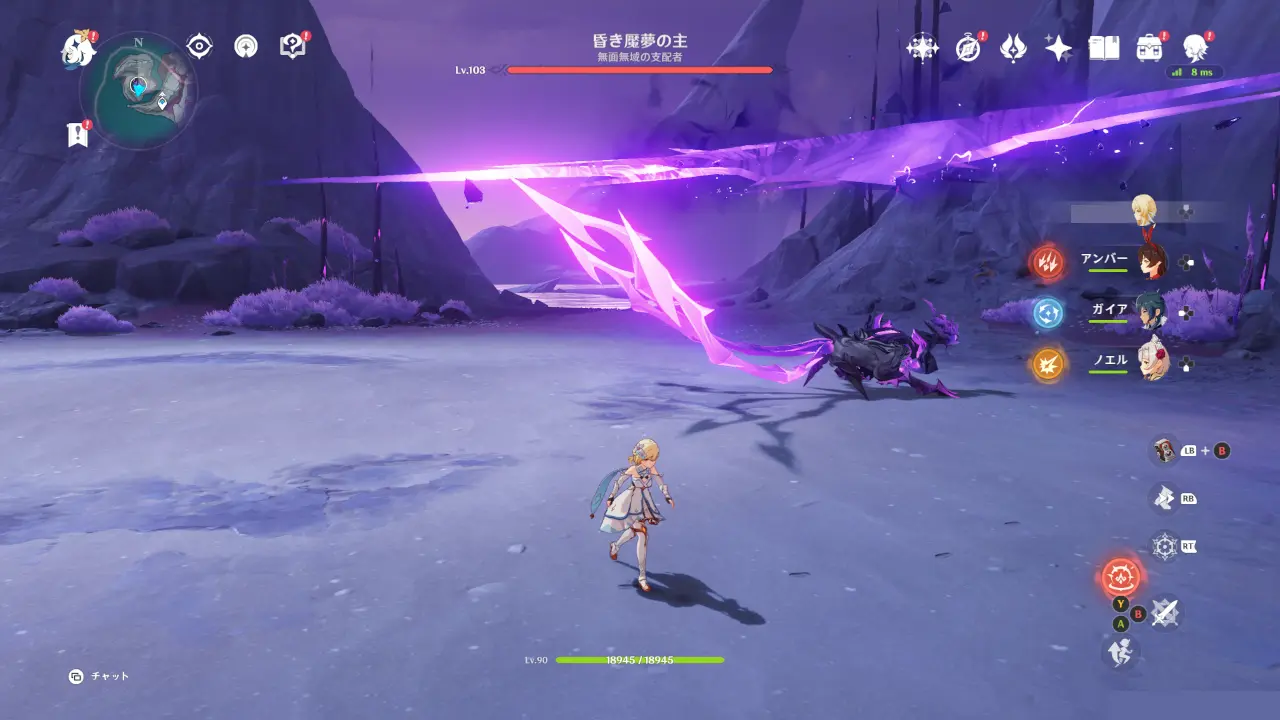Open the four-pointed star compass icon
This screenshot has height=720, width=1280.
tap(921, 47)
